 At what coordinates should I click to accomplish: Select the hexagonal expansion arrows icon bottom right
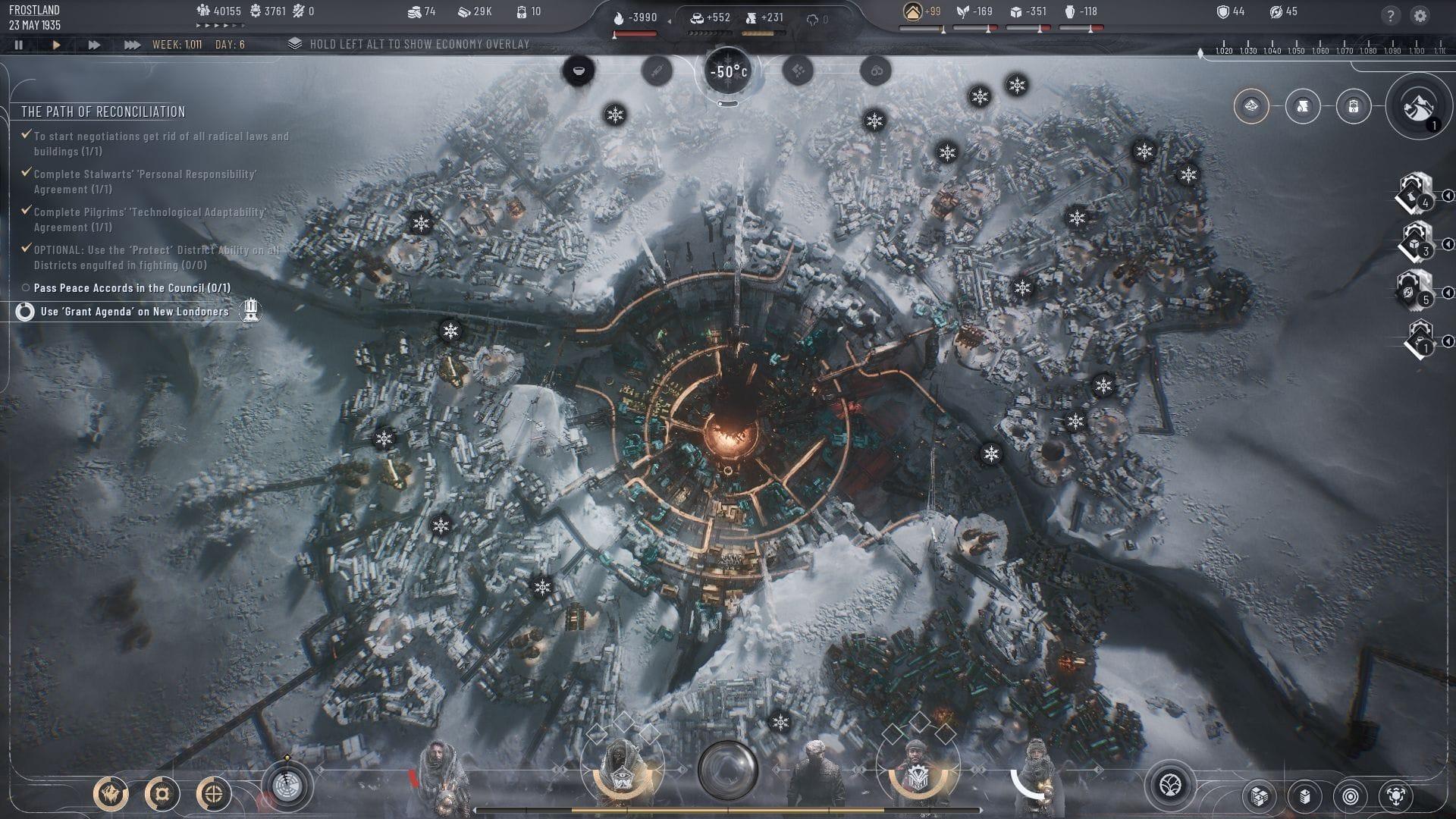click(1397, 796)
